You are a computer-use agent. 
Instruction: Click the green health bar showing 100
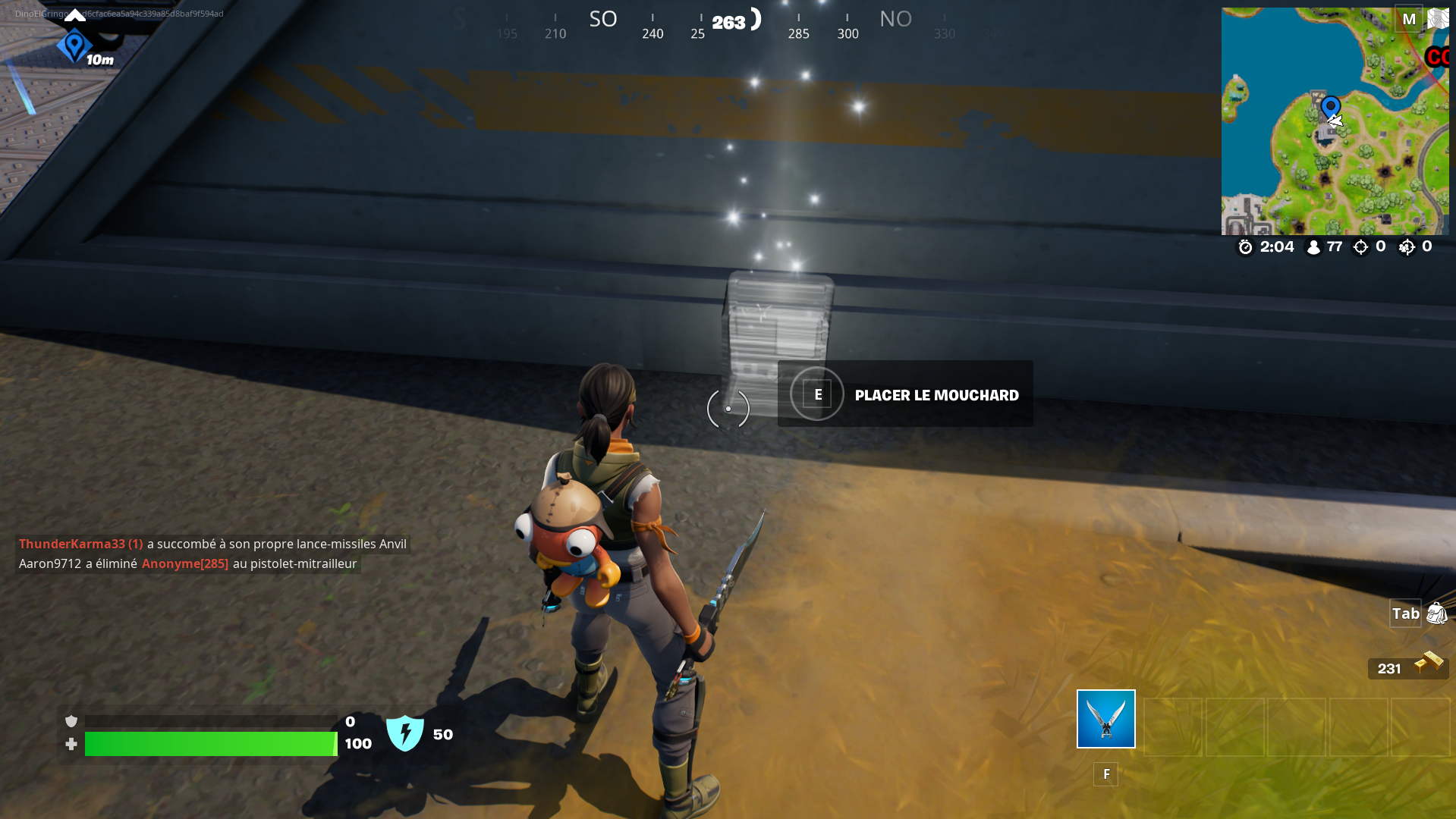click(x=211, y=744)
